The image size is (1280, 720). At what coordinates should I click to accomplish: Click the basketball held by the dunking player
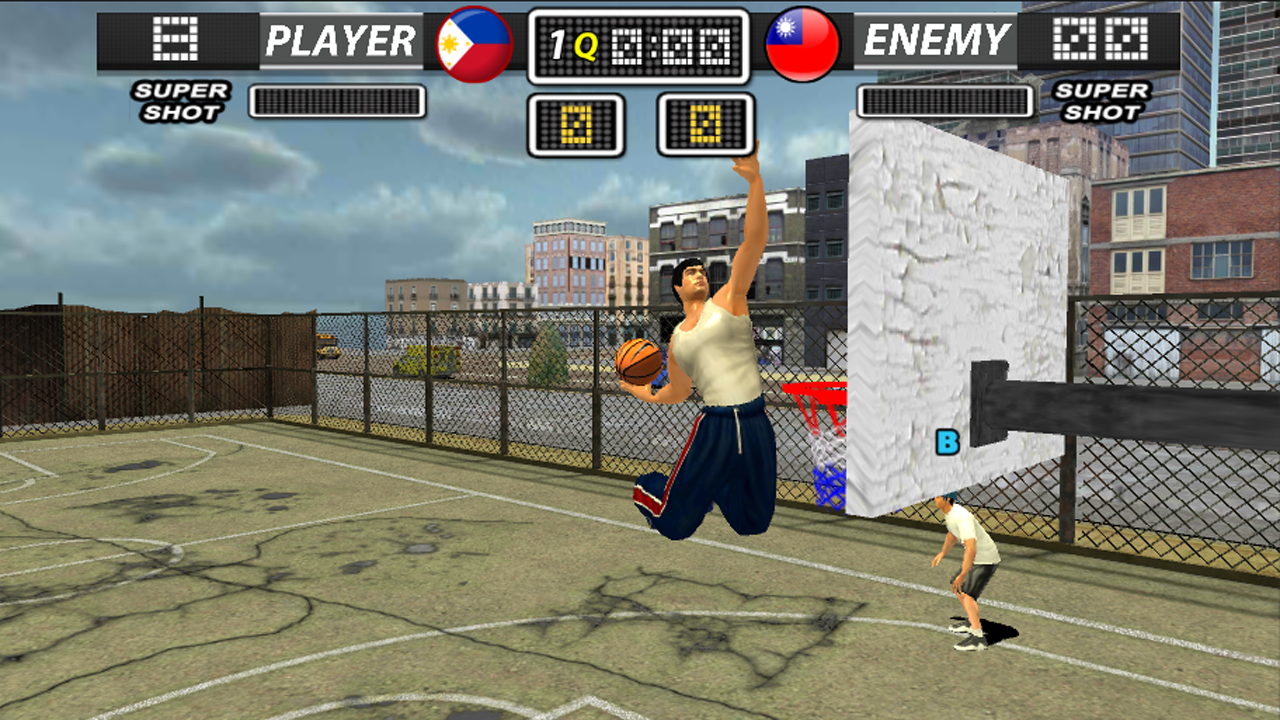click(x=636, y=361)
